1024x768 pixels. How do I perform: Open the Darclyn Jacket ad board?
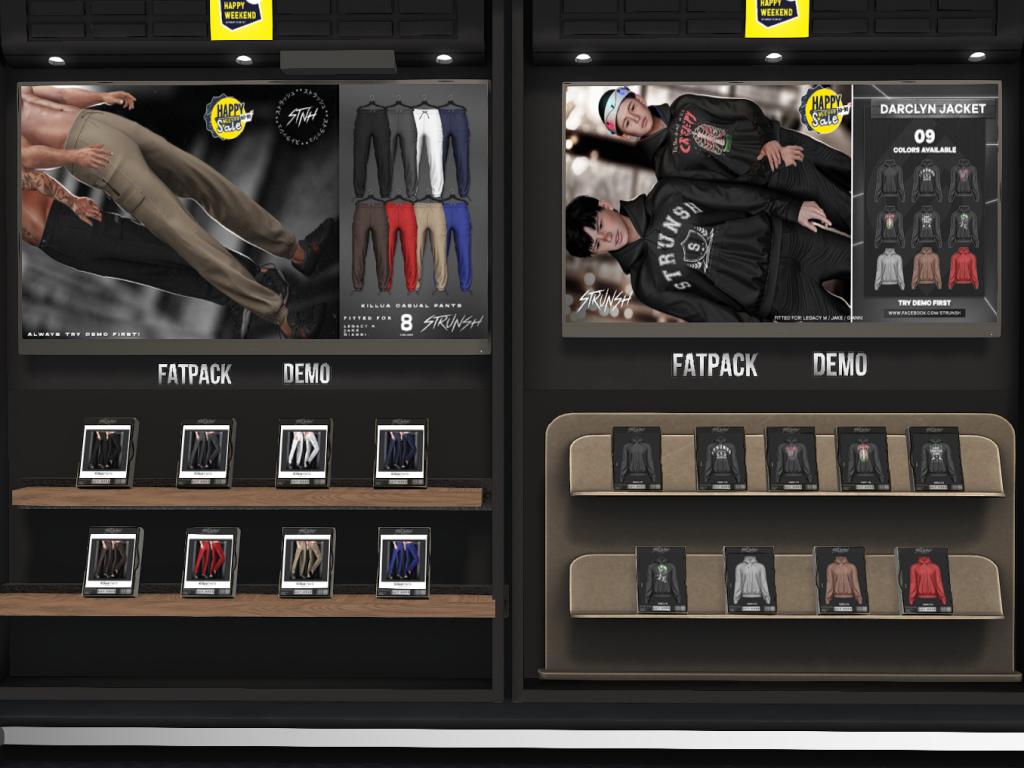(x=781, y=206)
